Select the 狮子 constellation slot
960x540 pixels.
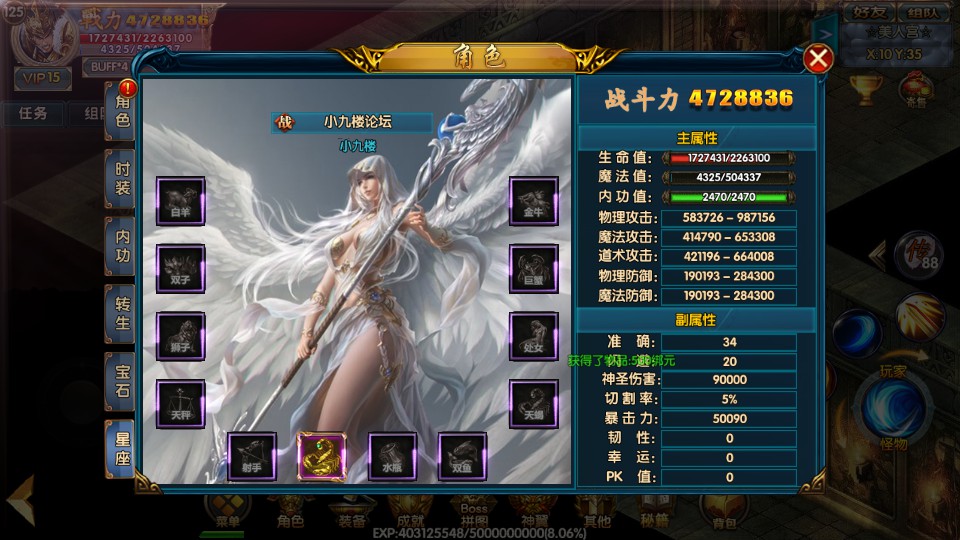coord(181,337)
